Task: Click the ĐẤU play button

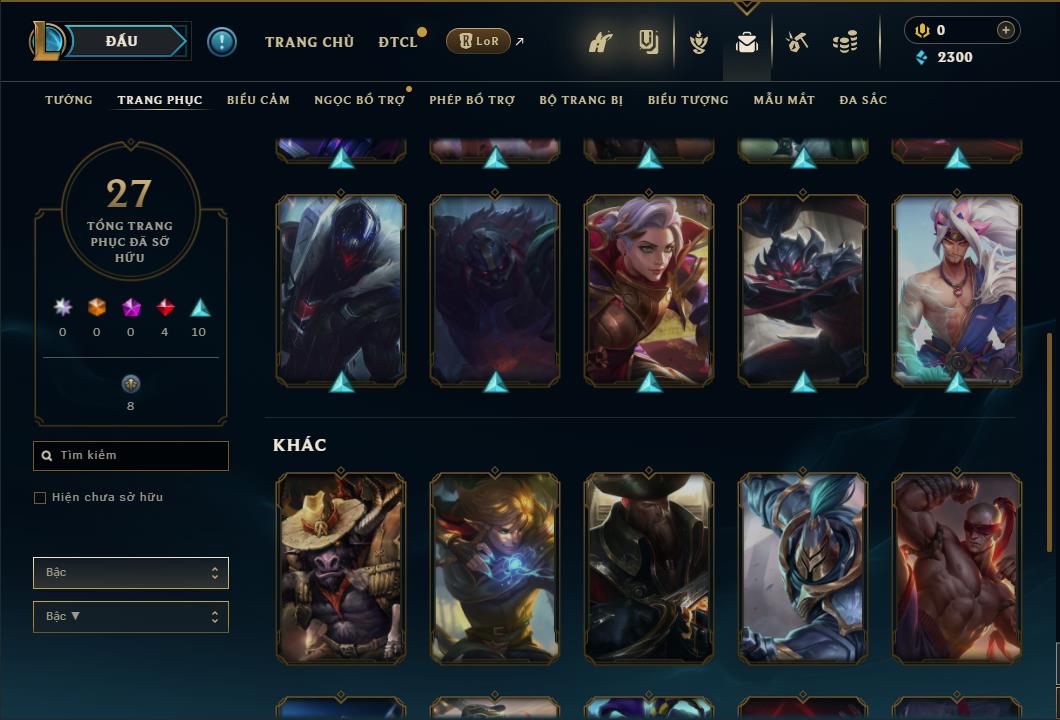Action: point(121,41)
